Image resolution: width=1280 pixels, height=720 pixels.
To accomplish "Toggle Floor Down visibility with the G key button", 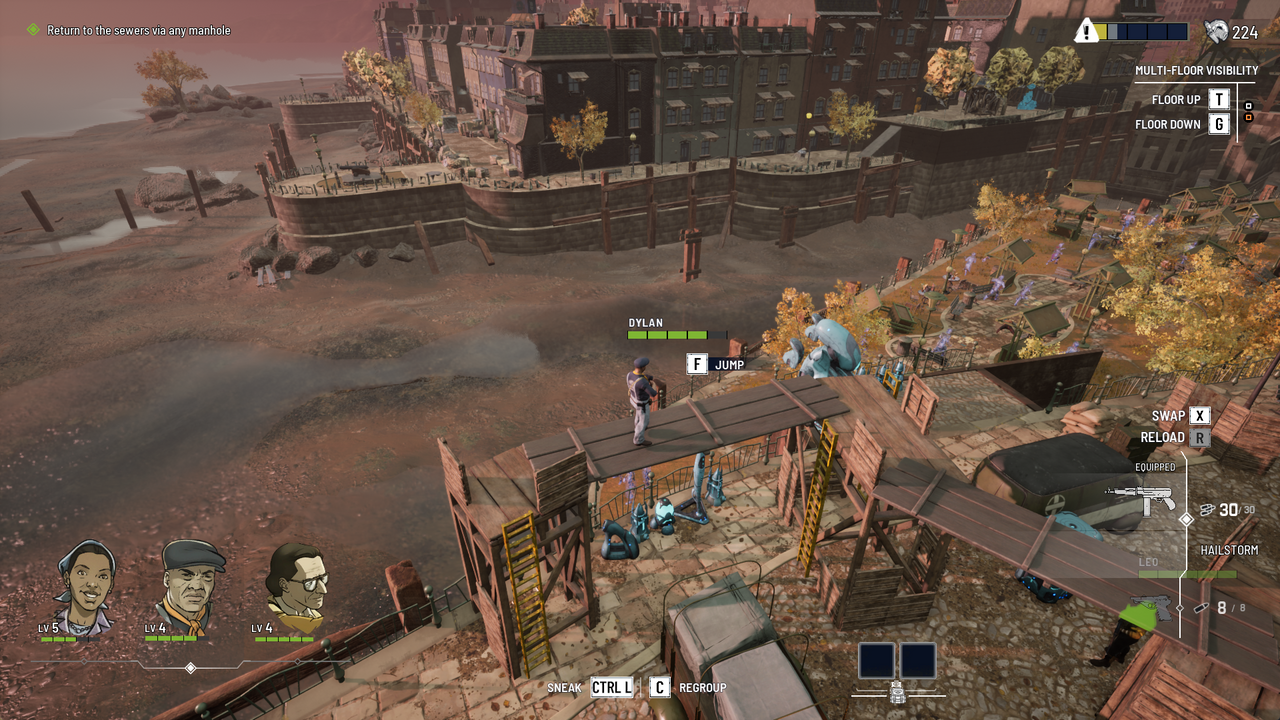I will click(1217, 123).
